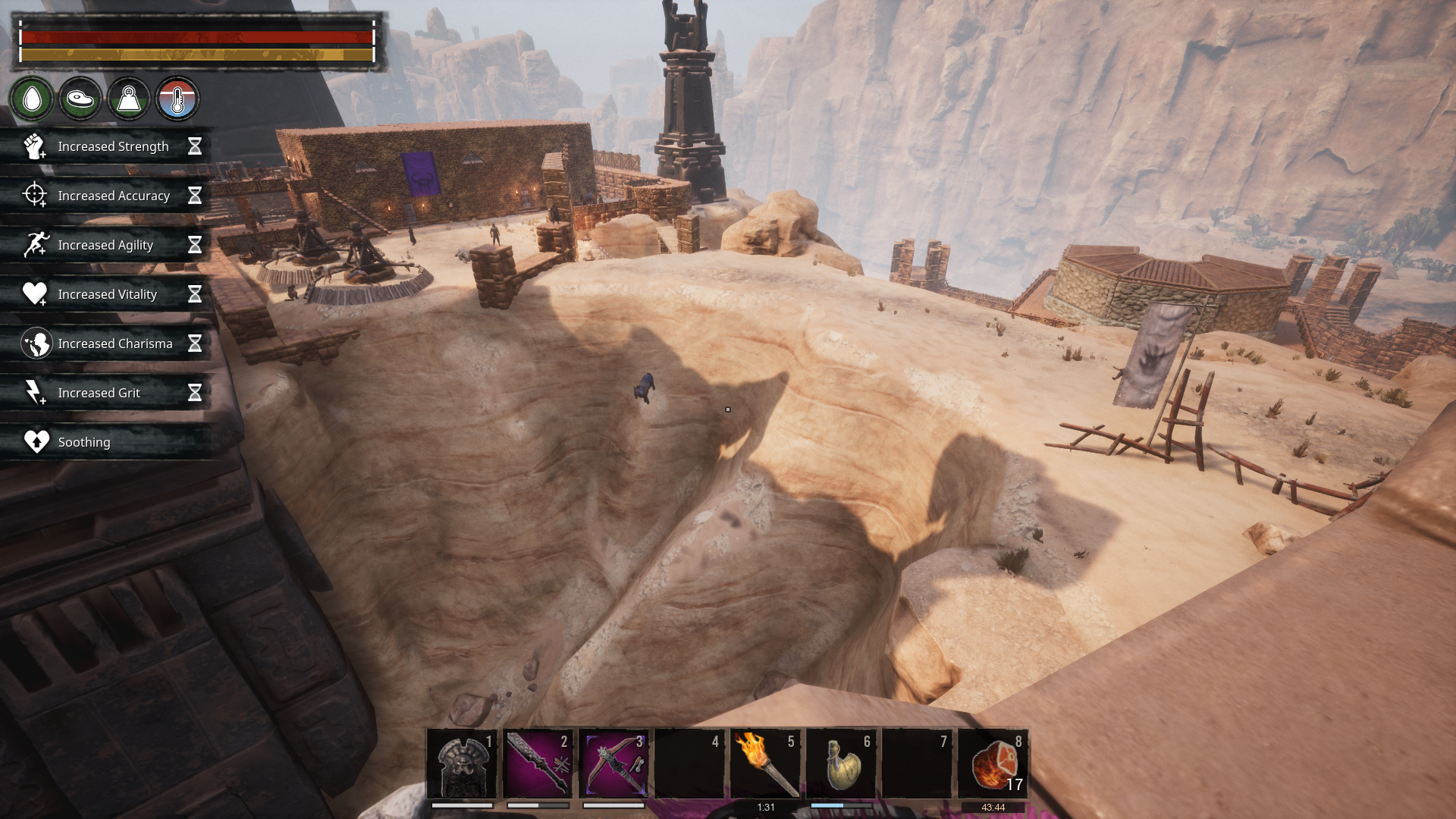This screenshot has height=819, width=1456.
Task: Use the waterskin in hotbar slot 6
Action: (841, 763)
